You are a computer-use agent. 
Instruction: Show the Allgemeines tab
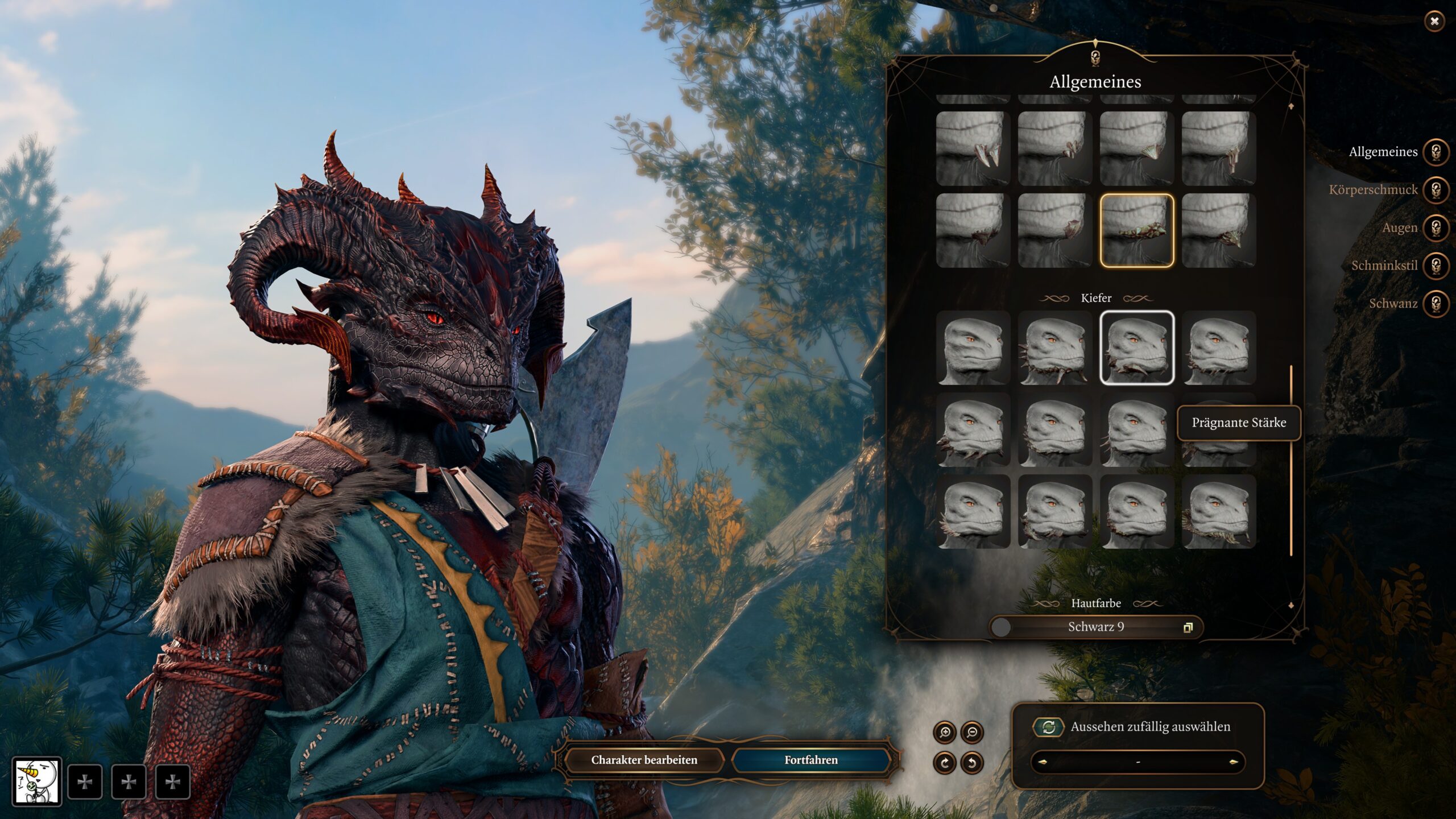(x=1436, y=152)
